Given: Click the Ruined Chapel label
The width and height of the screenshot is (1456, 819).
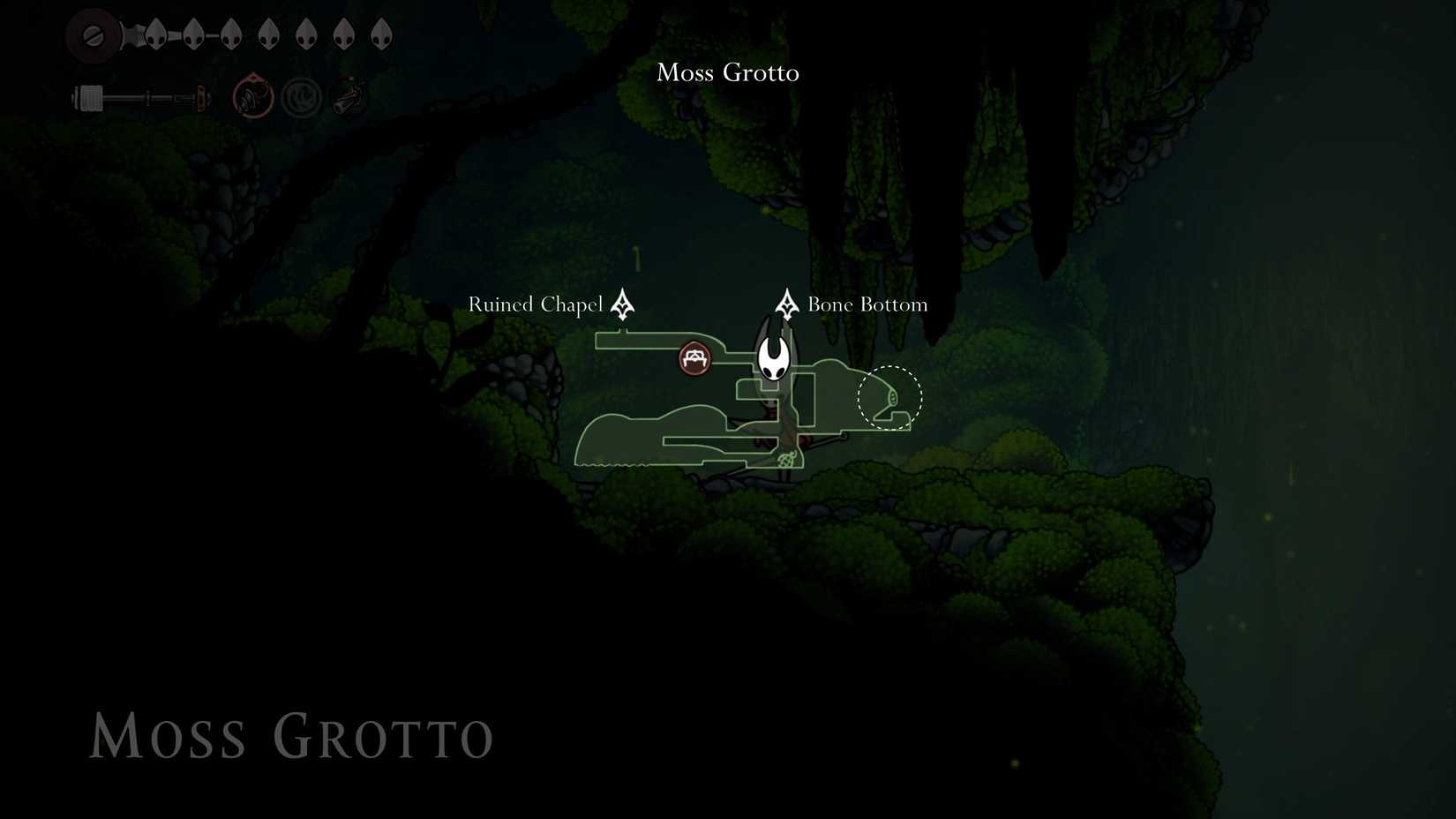Looking at the screenshot, I should tap(535, 304).
